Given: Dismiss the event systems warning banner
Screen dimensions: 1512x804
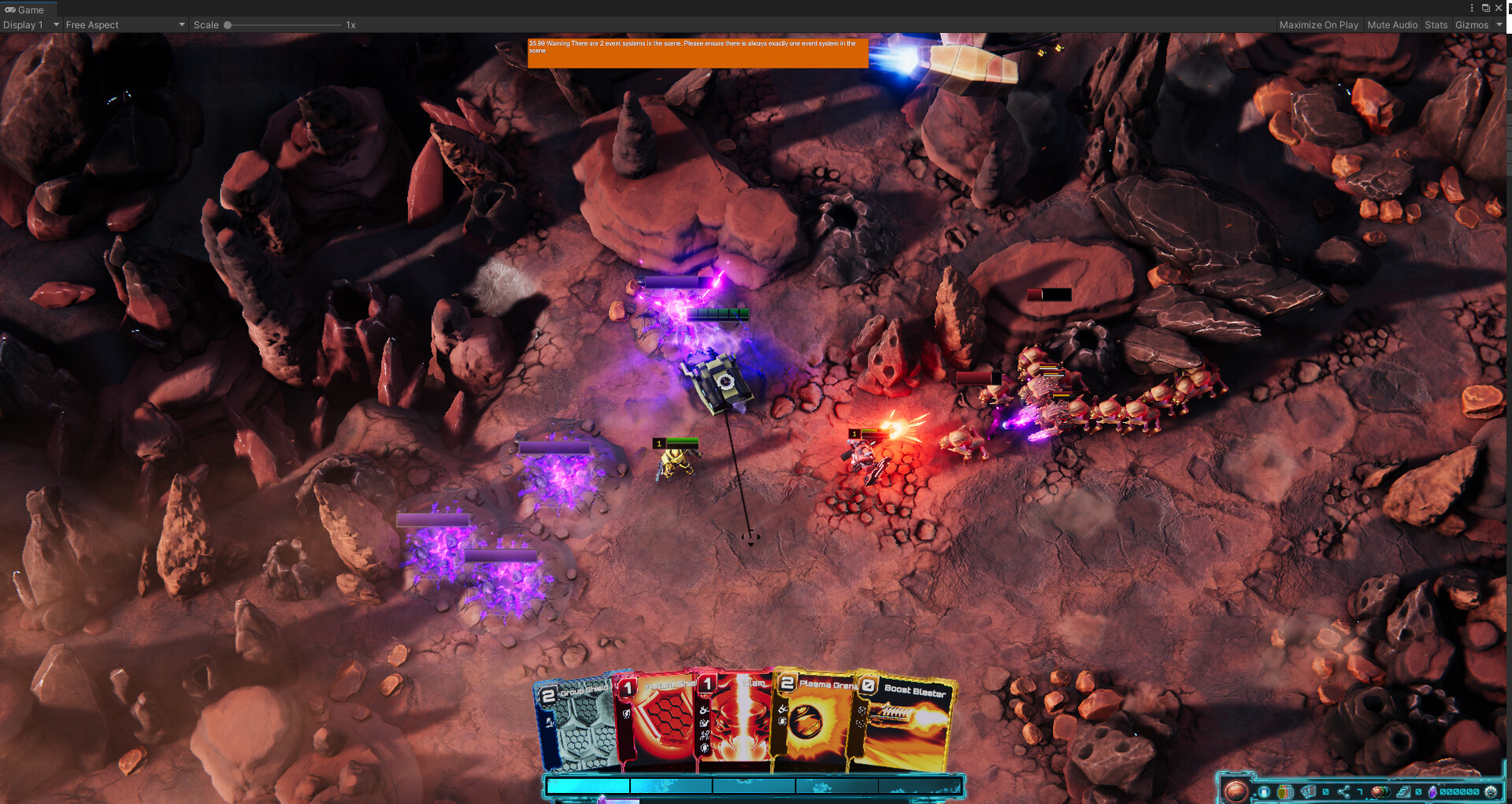Looking at the screenshot, I should tap(698, 54).
